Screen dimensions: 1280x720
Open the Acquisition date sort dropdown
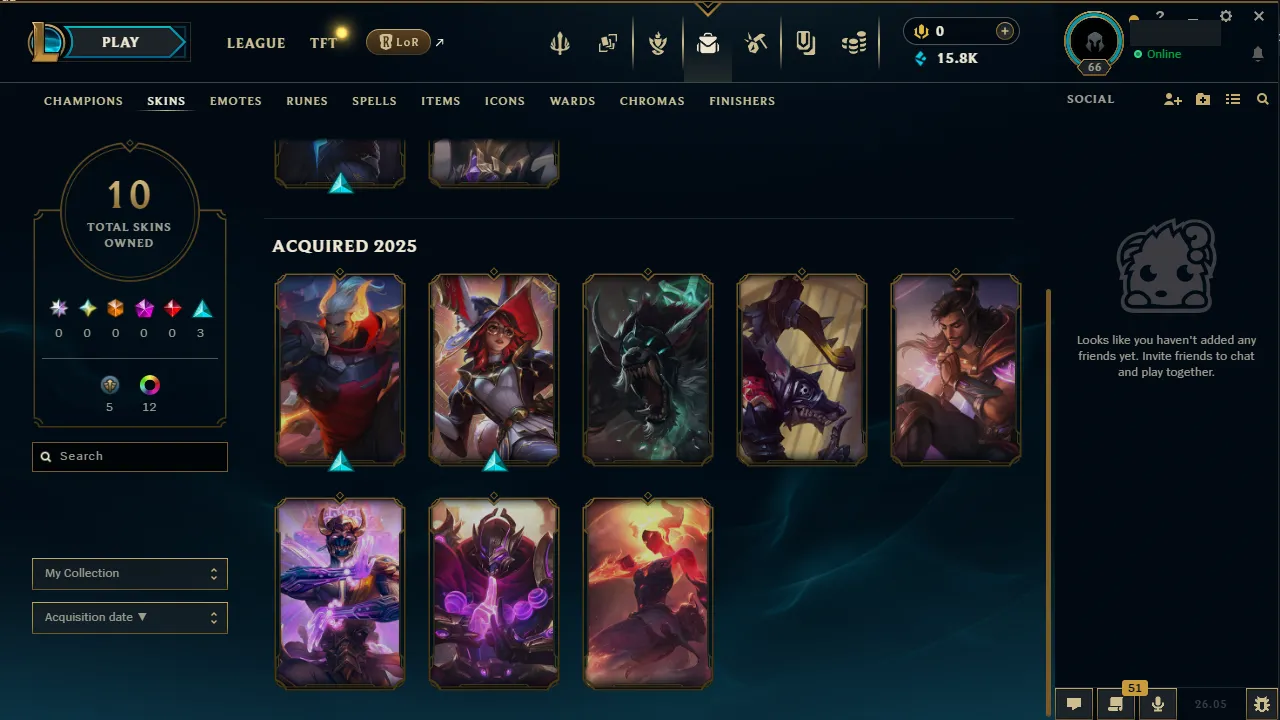coord(129,617)
